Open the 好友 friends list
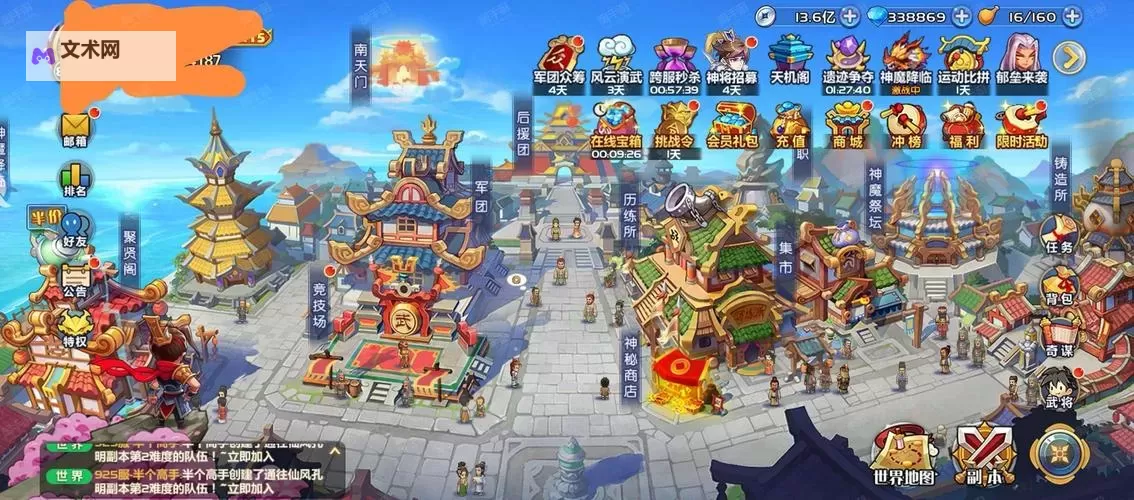This screenshot has height=500, width=1134. pyautogui.click(x=75, y=230)
